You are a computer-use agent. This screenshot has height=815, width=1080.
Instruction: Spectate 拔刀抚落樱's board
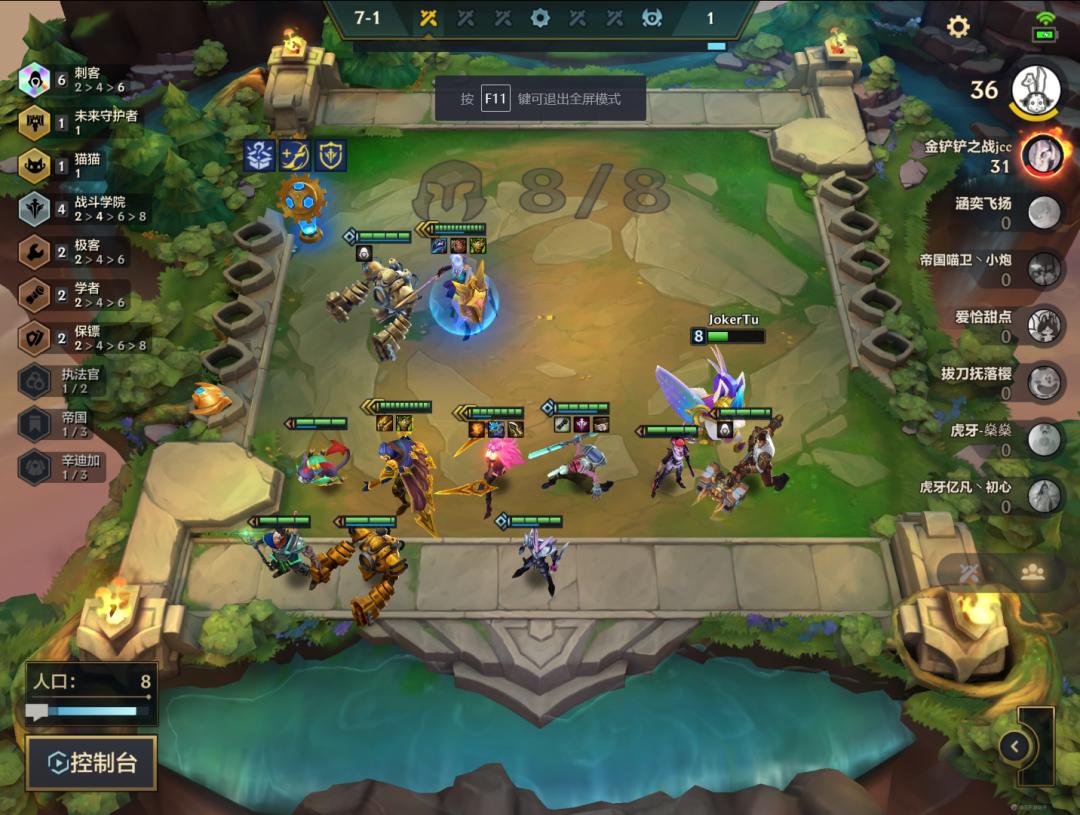coord(1044,381)
